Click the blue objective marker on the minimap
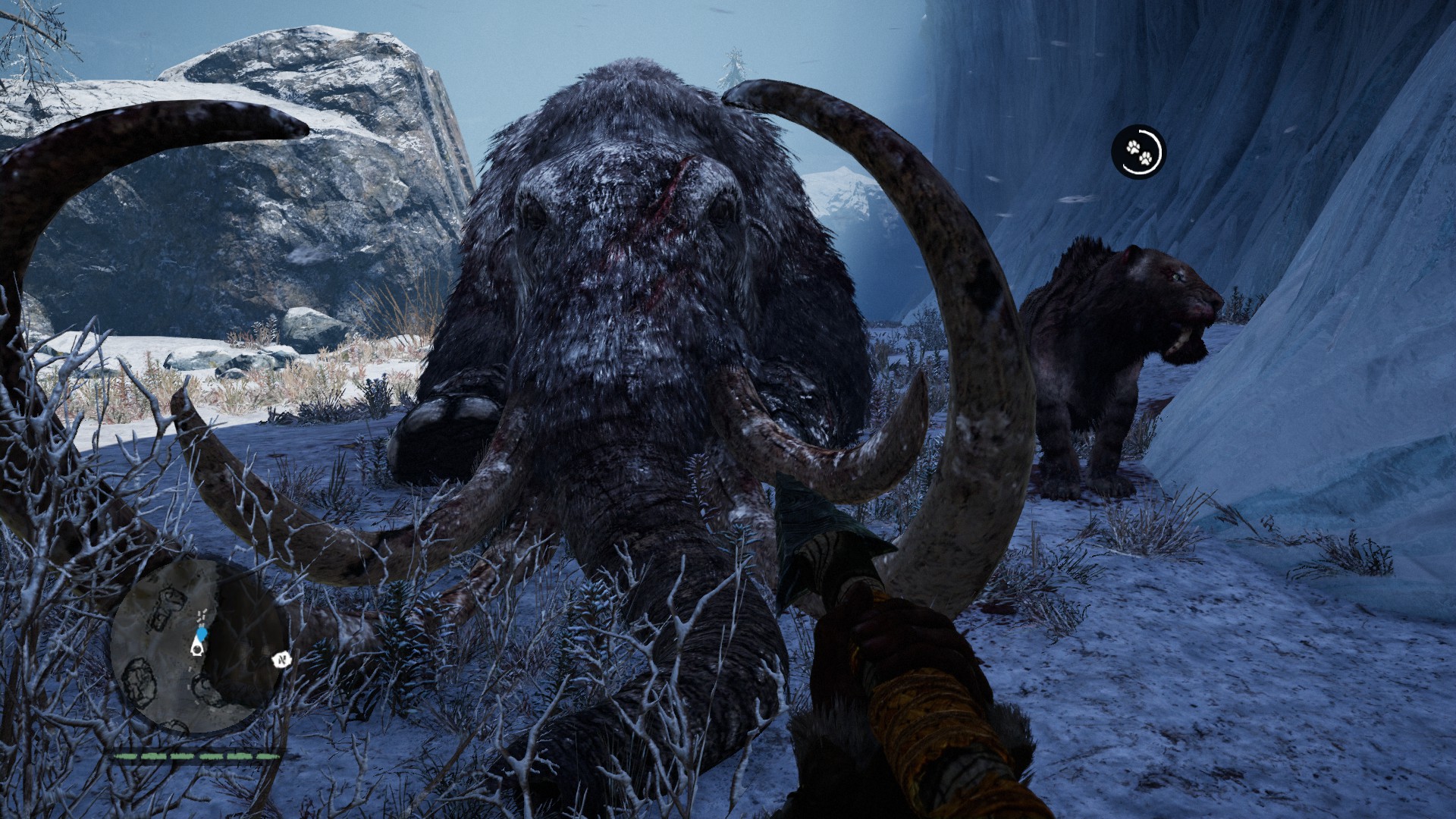The image size is (1456, 819). [201, 634]
